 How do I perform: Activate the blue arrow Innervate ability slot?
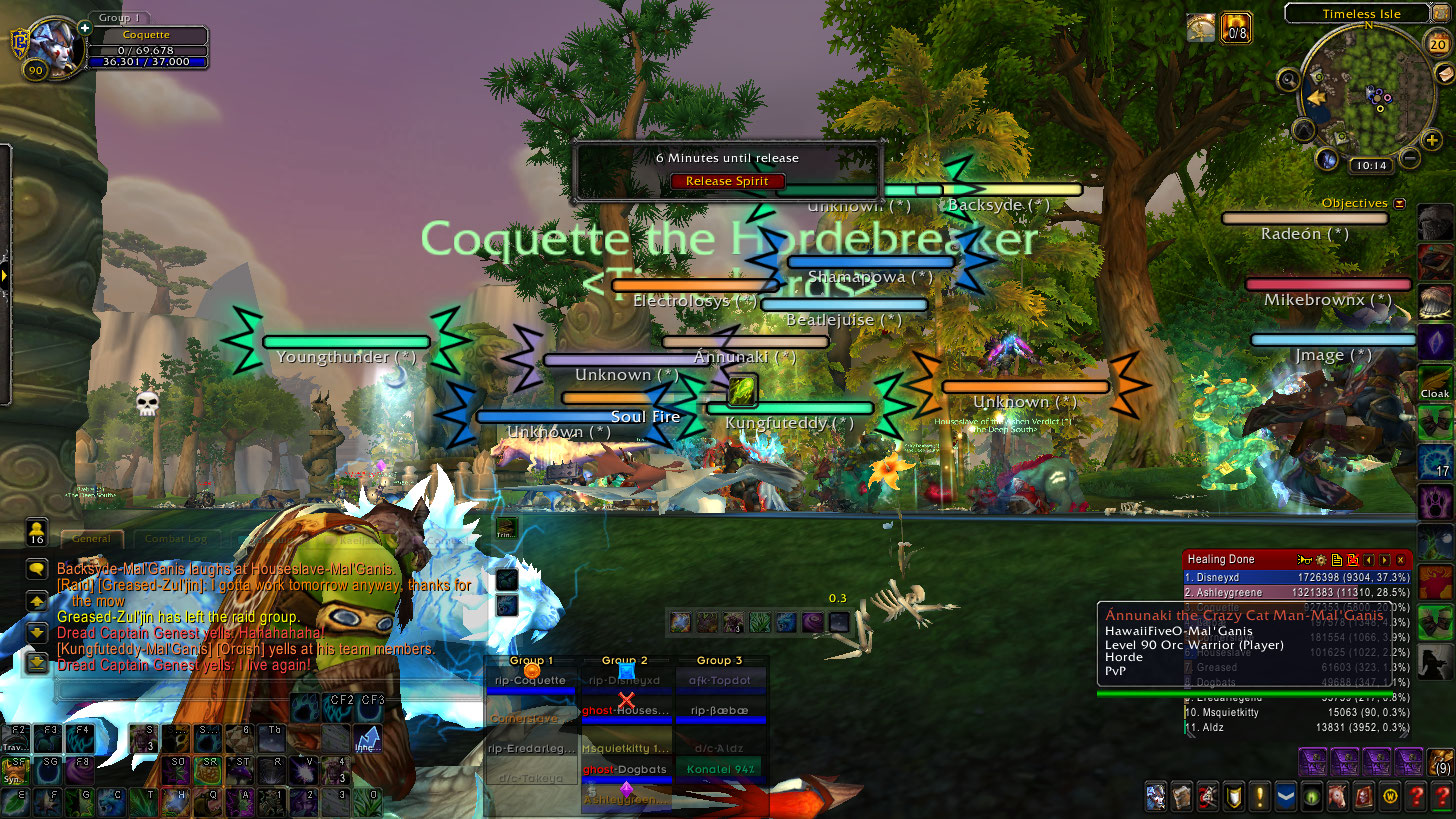[367, 740]
